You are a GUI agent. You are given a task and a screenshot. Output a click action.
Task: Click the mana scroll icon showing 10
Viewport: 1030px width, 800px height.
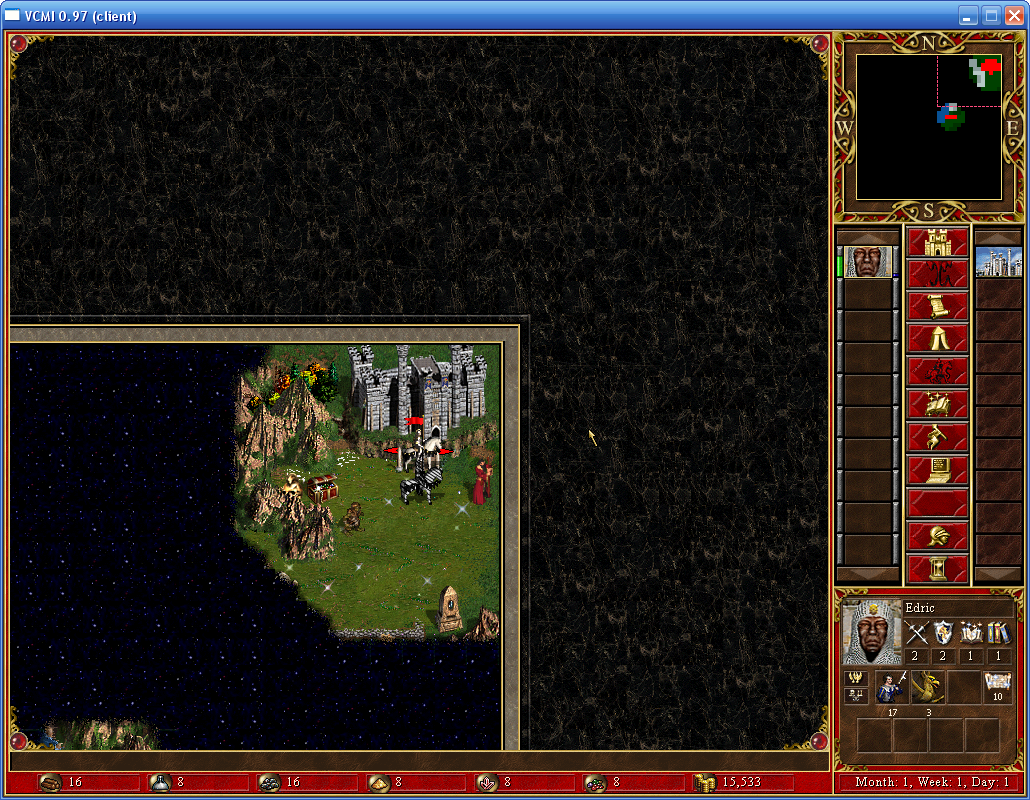pyautogui.click(x=998, y=688)
